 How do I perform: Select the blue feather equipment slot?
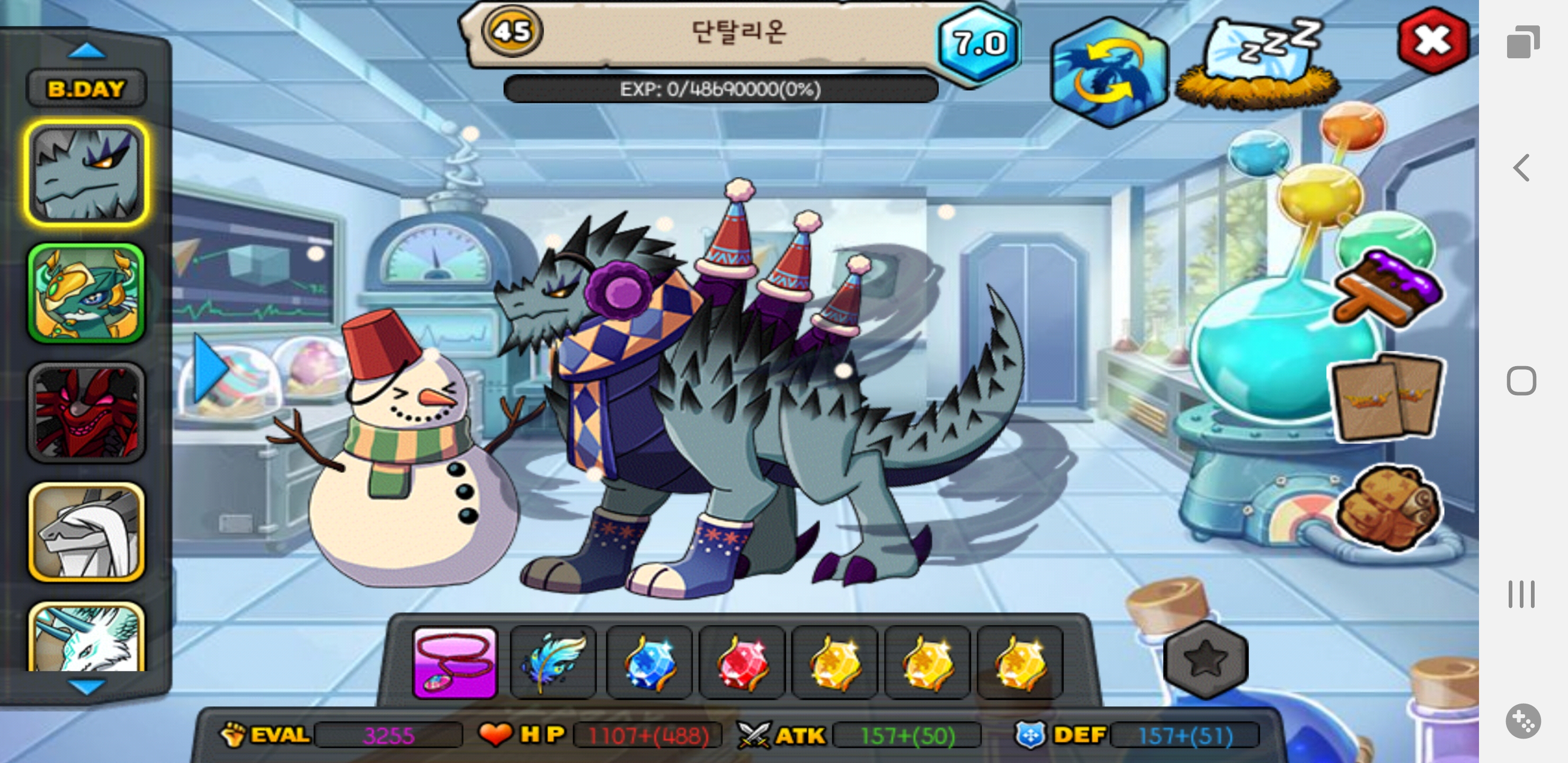point(553,662)
